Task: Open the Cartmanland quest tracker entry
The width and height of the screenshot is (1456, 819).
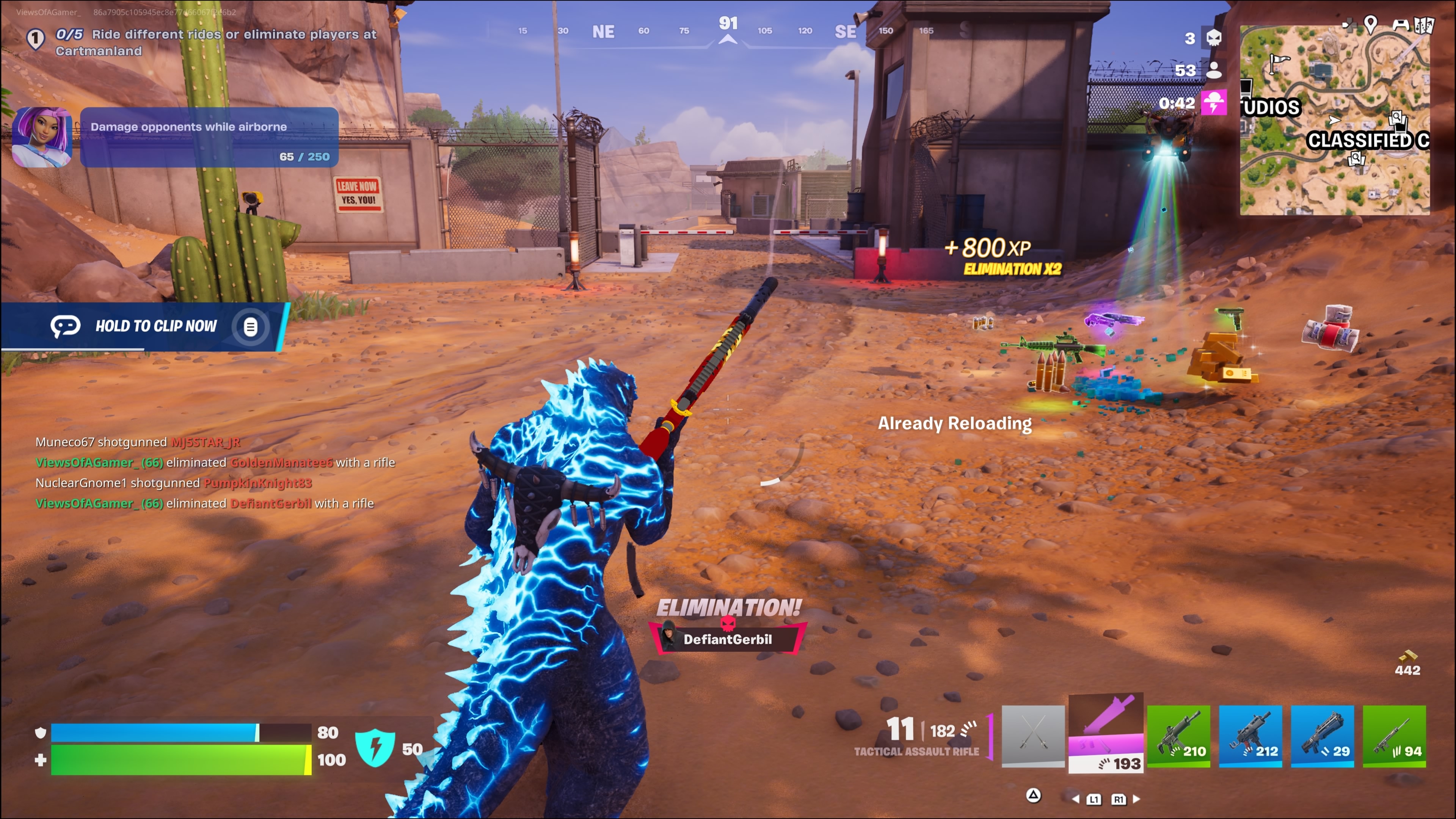Action: click(215, 42)
